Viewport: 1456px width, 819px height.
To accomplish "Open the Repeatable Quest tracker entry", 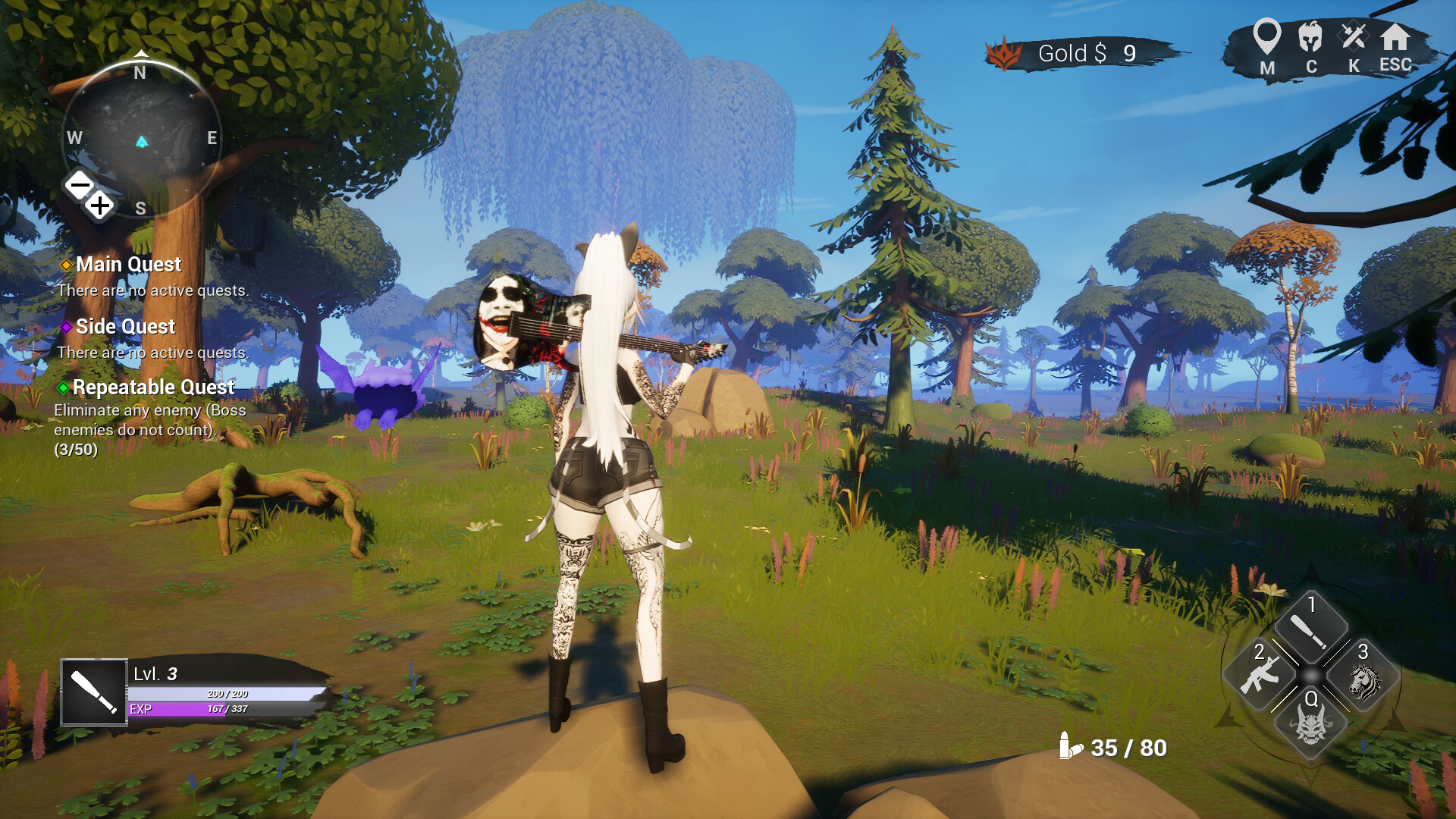I will point(153,388).
